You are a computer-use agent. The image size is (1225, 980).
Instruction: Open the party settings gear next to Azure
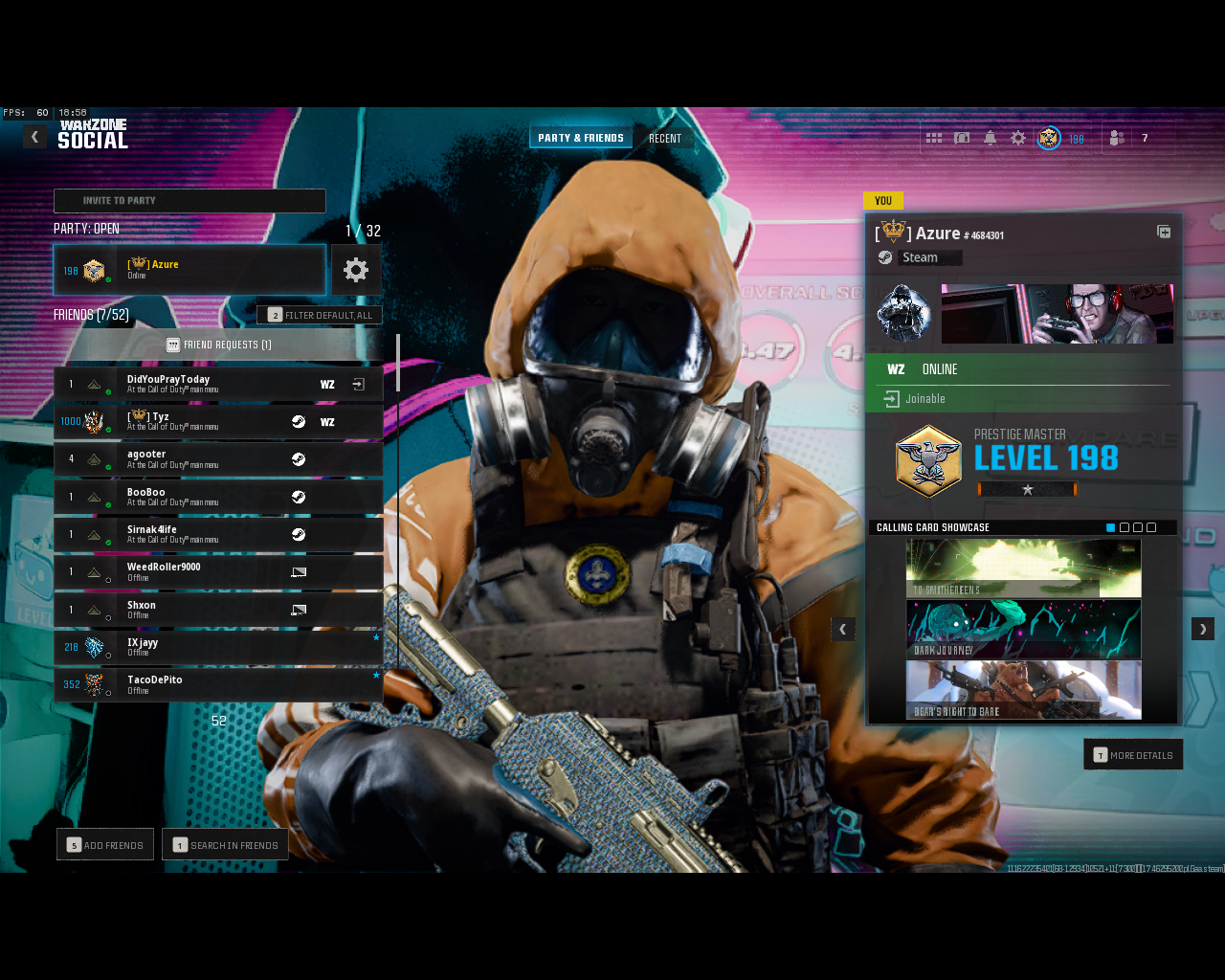tap(356, 270)
